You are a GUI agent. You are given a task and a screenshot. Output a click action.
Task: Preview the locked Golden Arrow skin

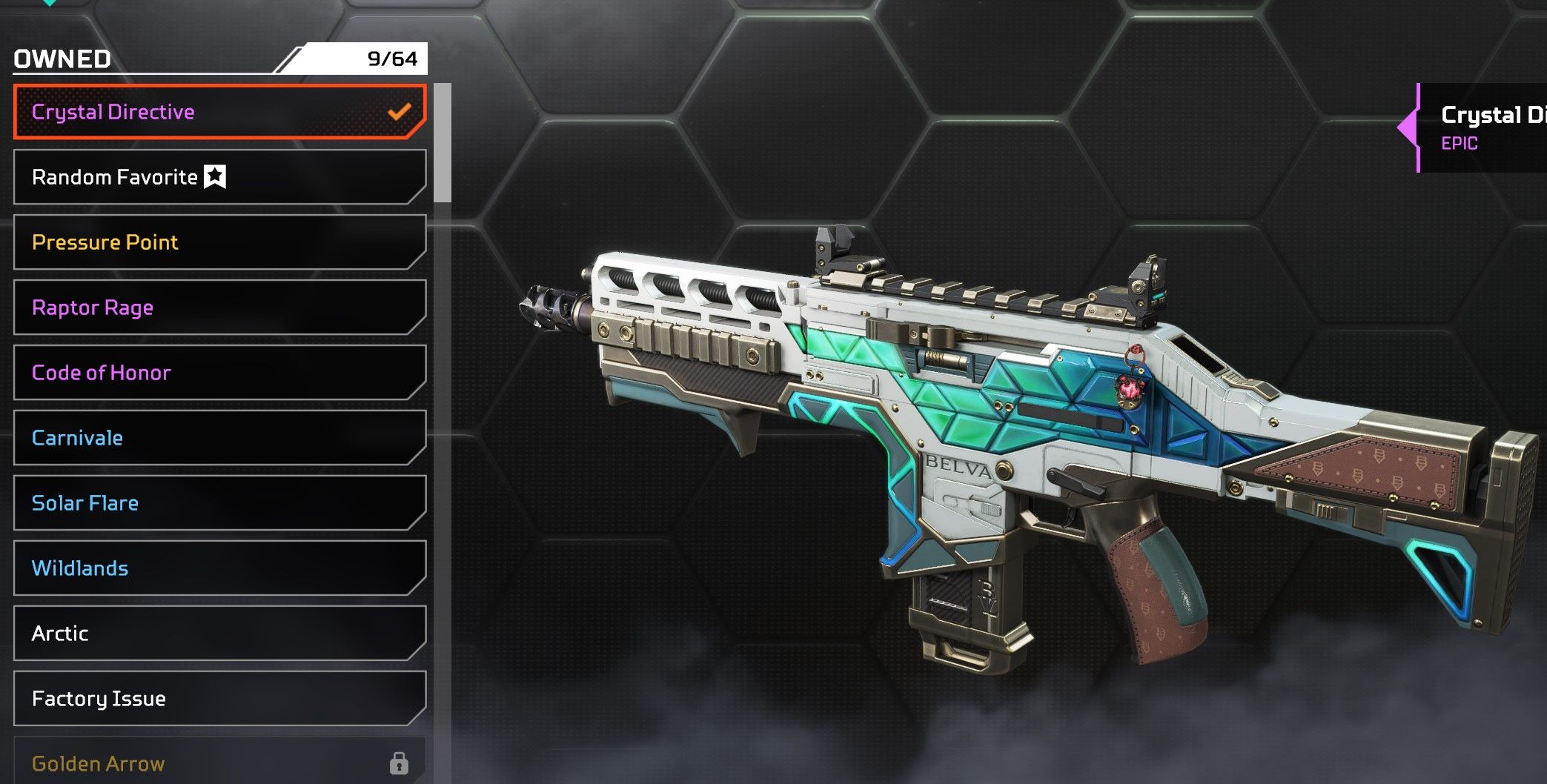pos(219,763)
